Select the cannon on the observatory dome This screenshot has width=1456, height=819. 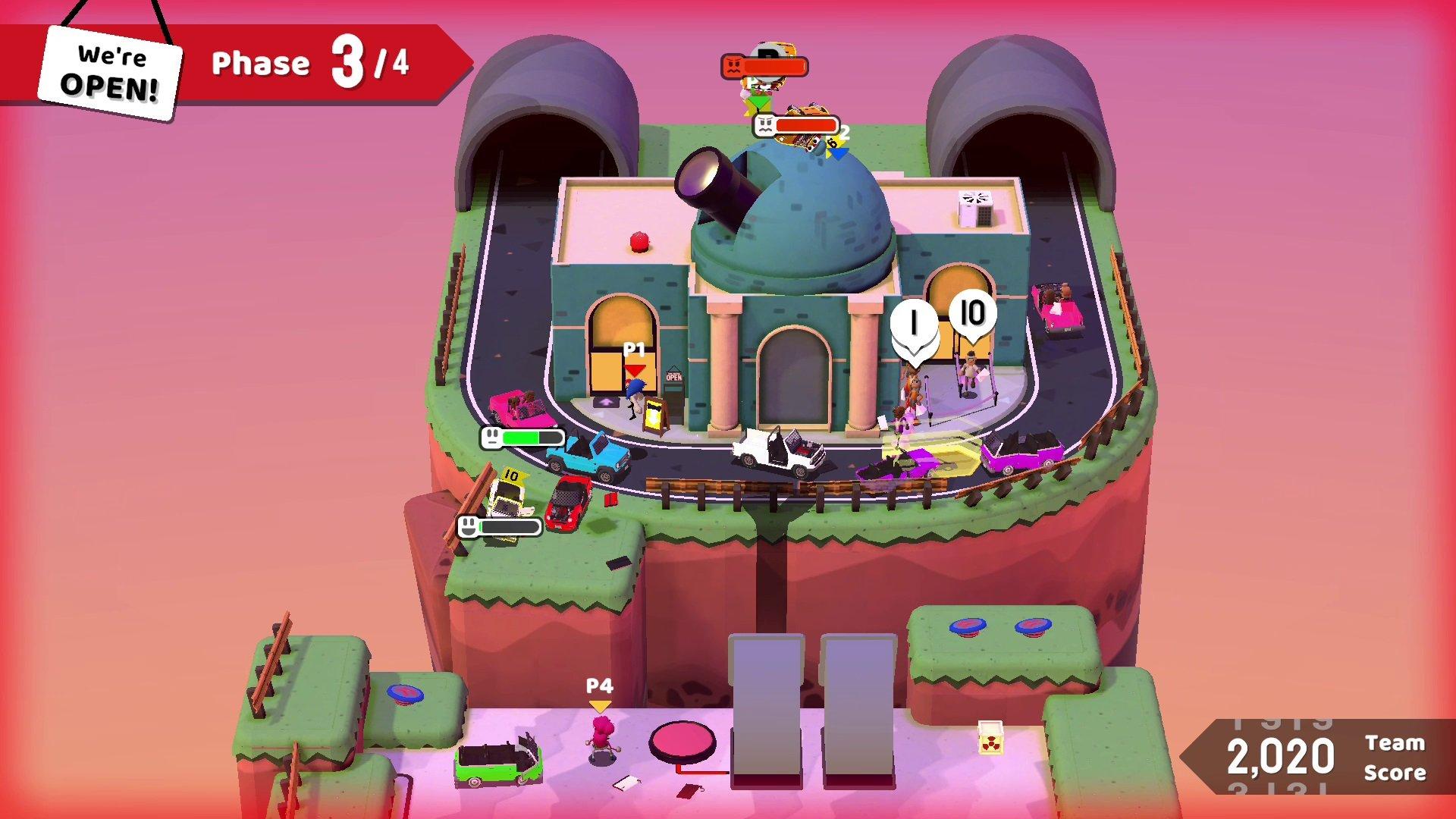pyautogui.click(x=713, y=190)
